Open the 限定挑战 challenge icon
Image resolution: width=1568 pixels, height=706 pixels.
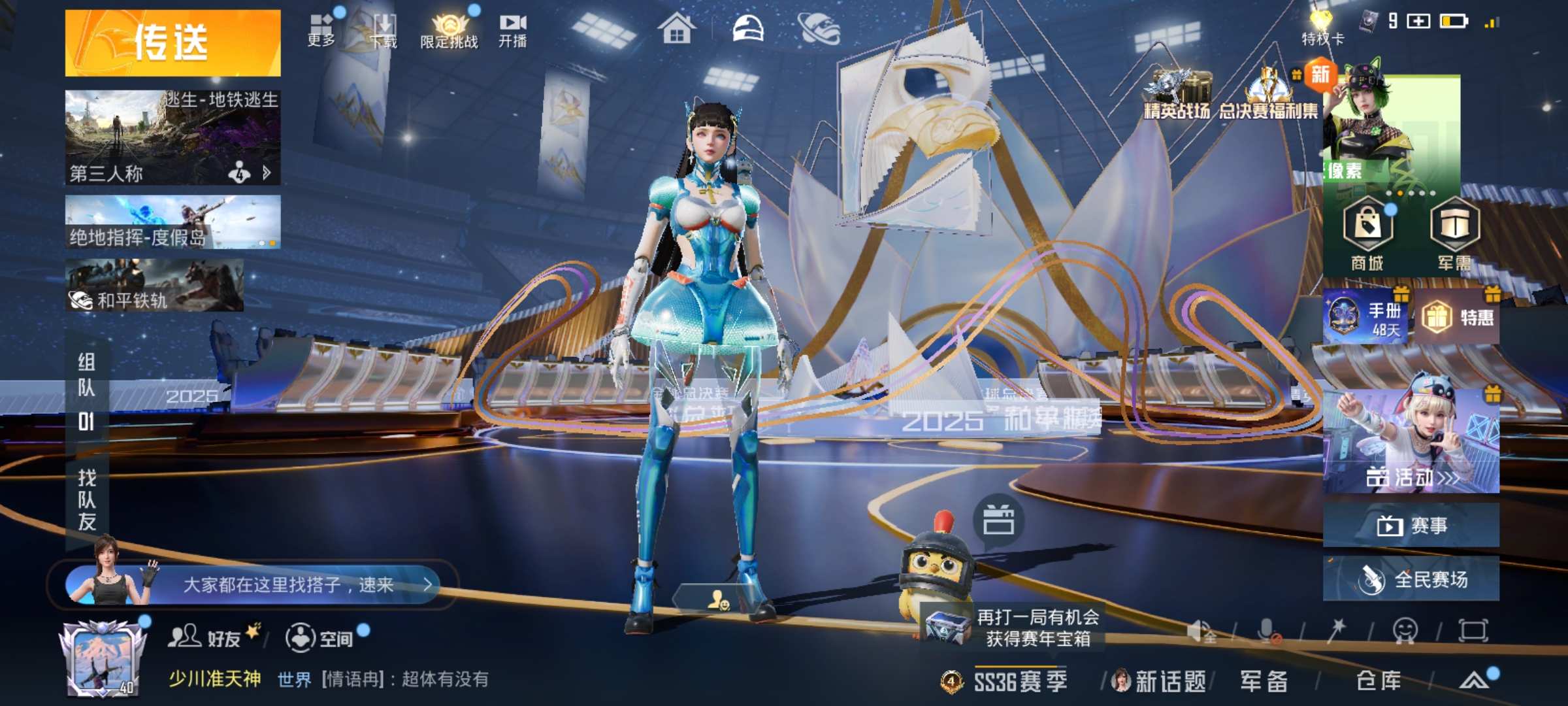click(x=449, y=30)
